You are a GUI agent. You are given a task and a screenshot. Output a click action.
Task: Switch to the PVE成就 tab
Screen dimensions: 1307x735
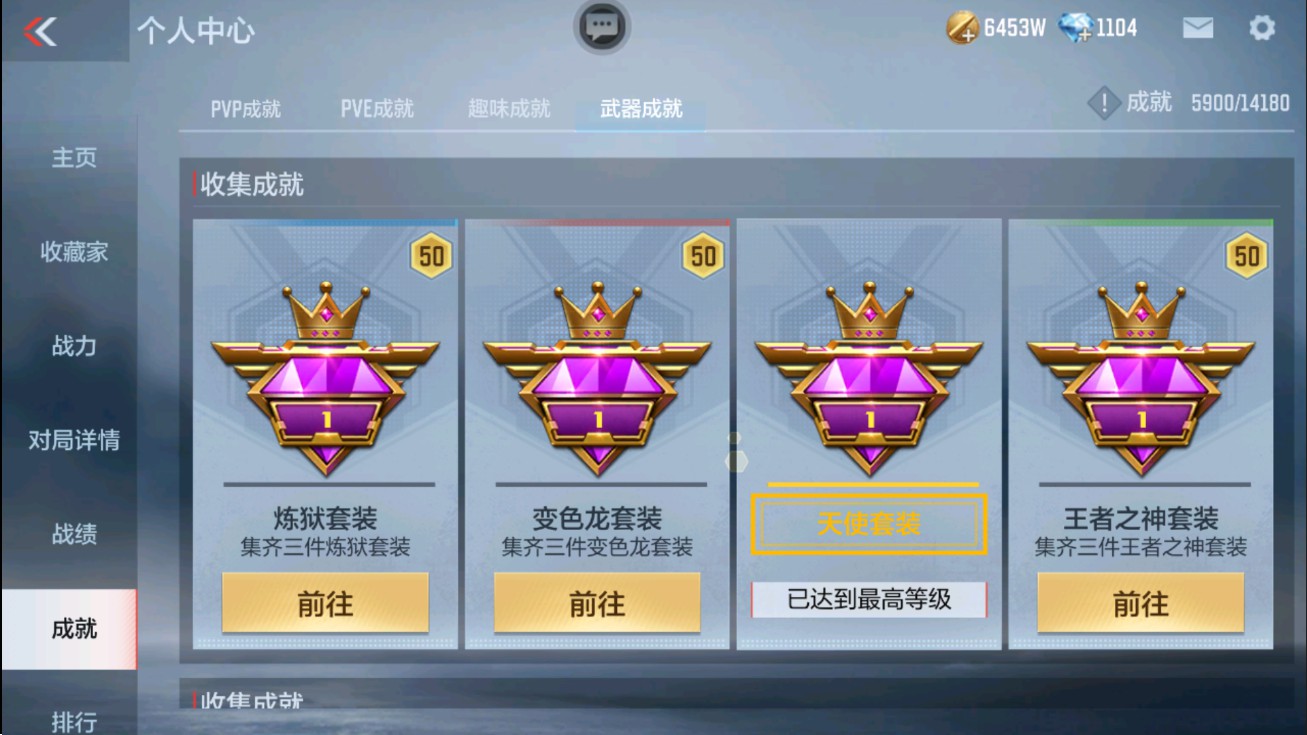click(x=379, y=110)
